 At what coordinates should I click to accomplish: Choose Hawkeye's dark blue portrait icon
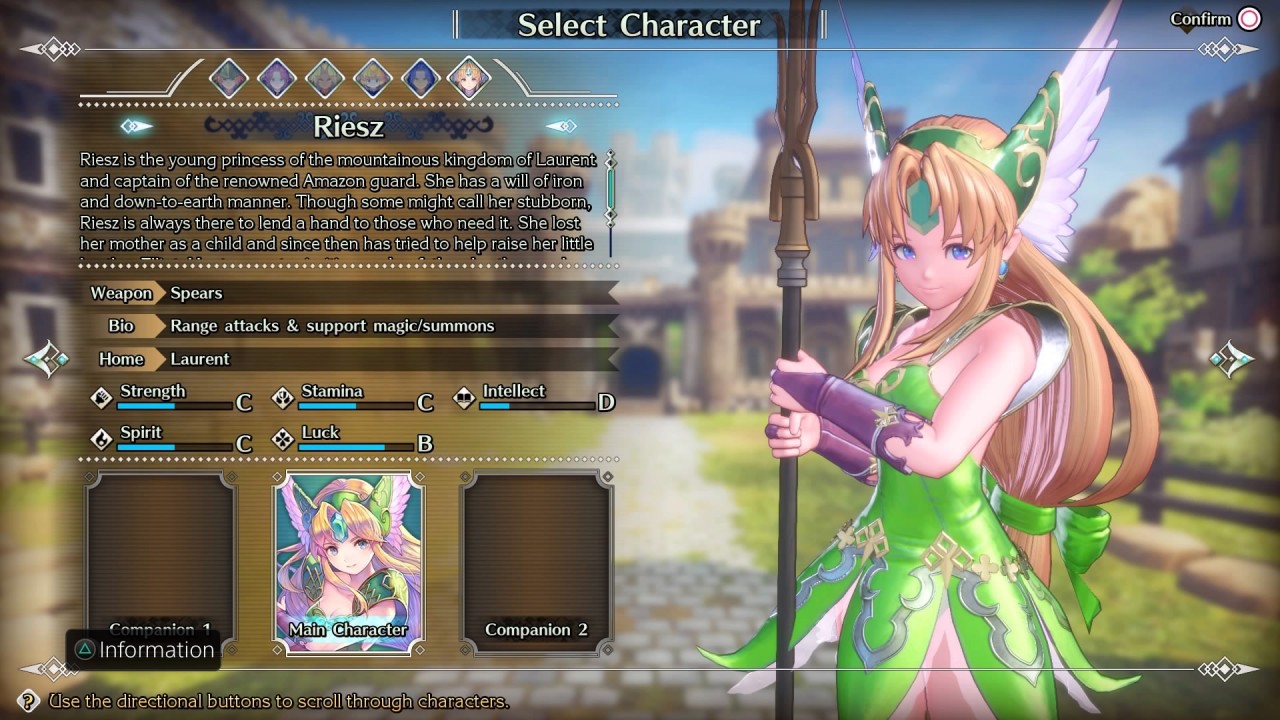pyautogui.click(x=421, y=77)
